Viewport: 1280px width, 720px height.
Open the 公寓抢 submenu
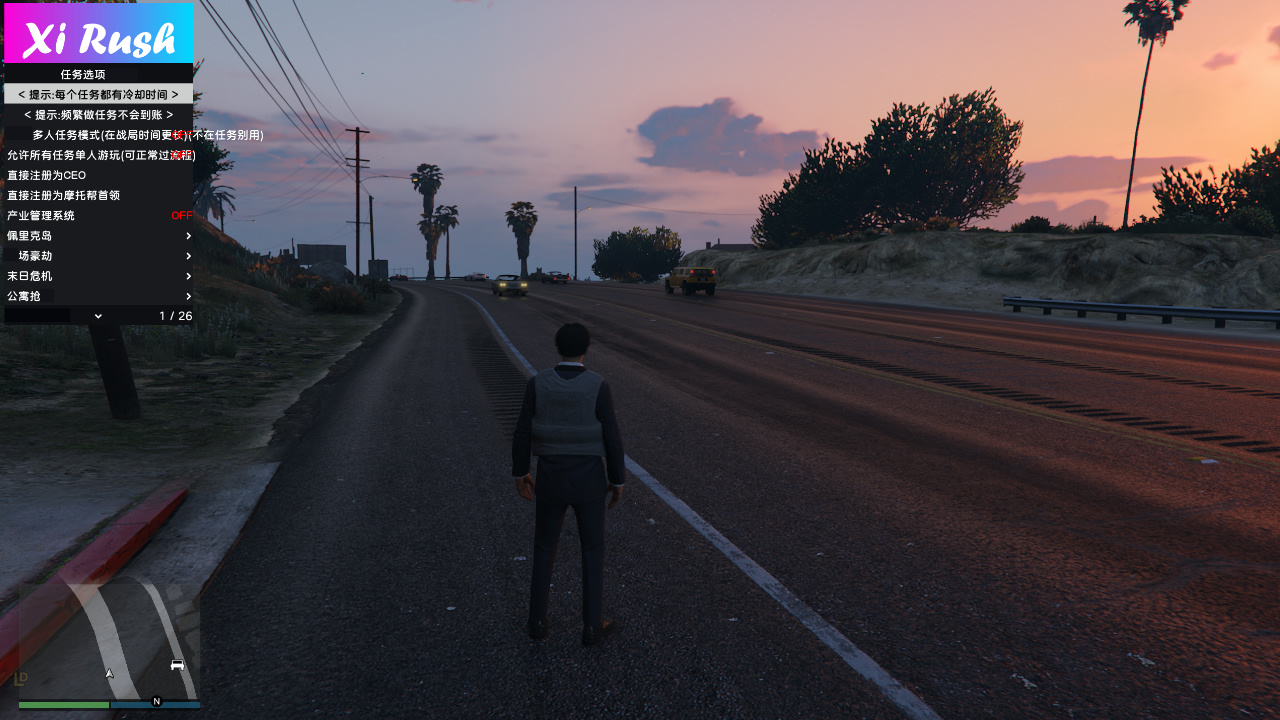click(x=98, y=296)
